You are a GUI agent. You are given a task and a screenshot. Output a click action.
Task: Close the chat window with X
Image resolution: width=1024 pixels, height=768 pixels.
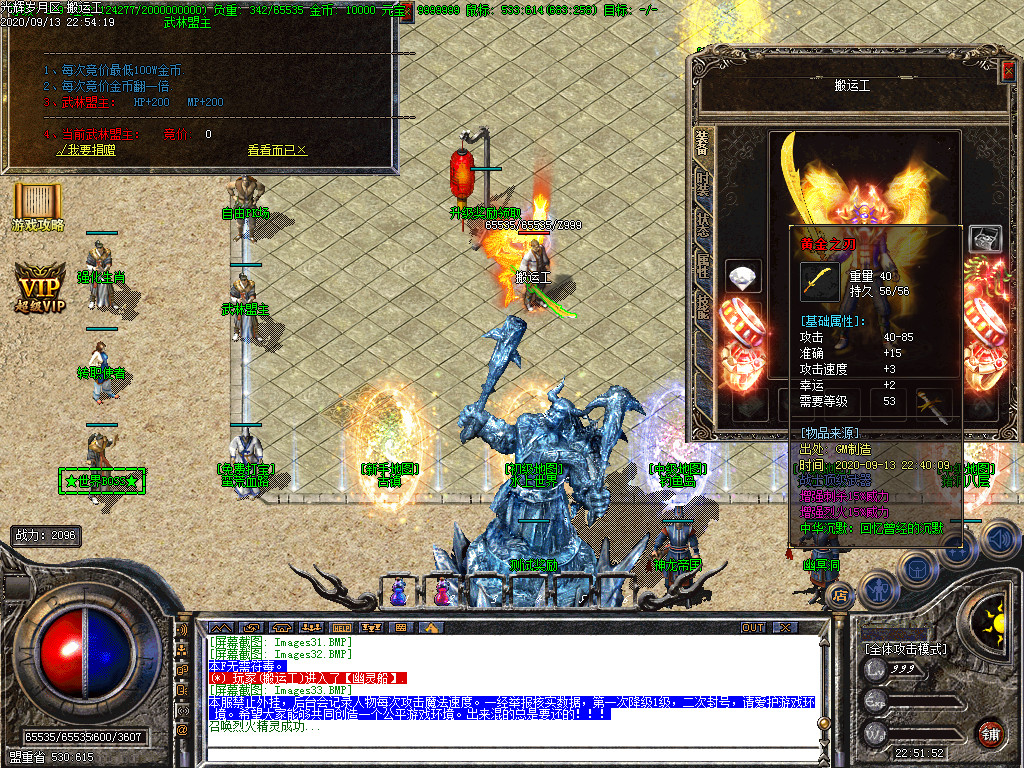point(785,627)
